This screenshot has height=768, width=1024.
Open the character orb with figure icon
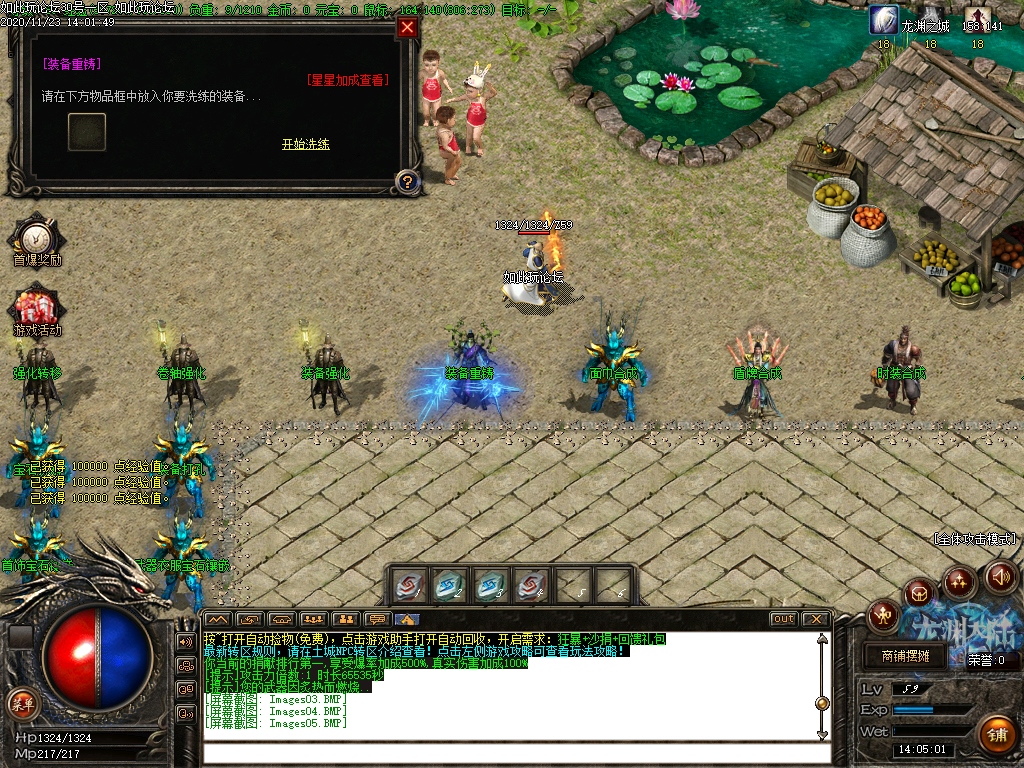884,615
